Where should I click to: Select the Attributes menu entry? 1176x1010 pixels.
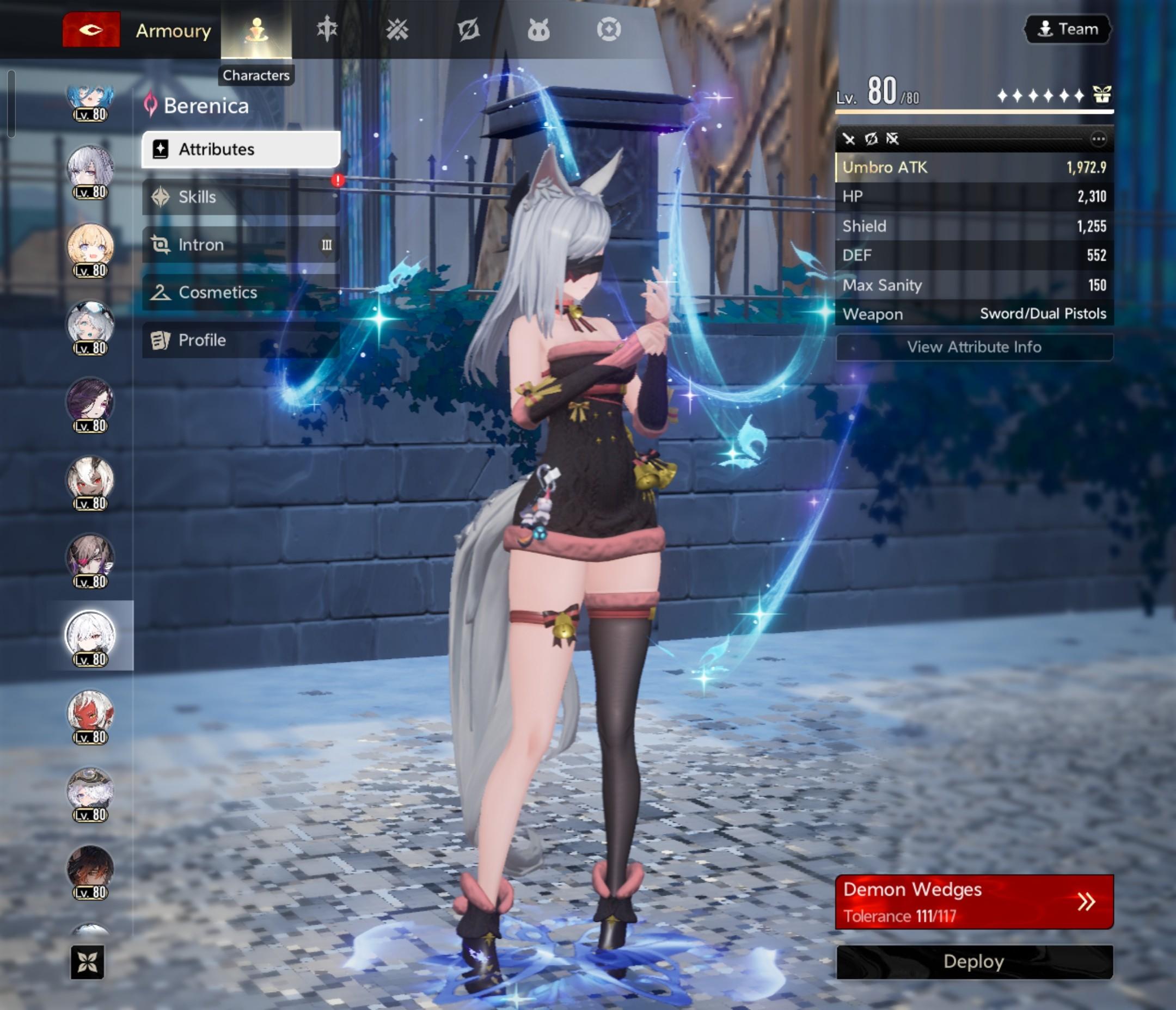[x=241, y=149]
